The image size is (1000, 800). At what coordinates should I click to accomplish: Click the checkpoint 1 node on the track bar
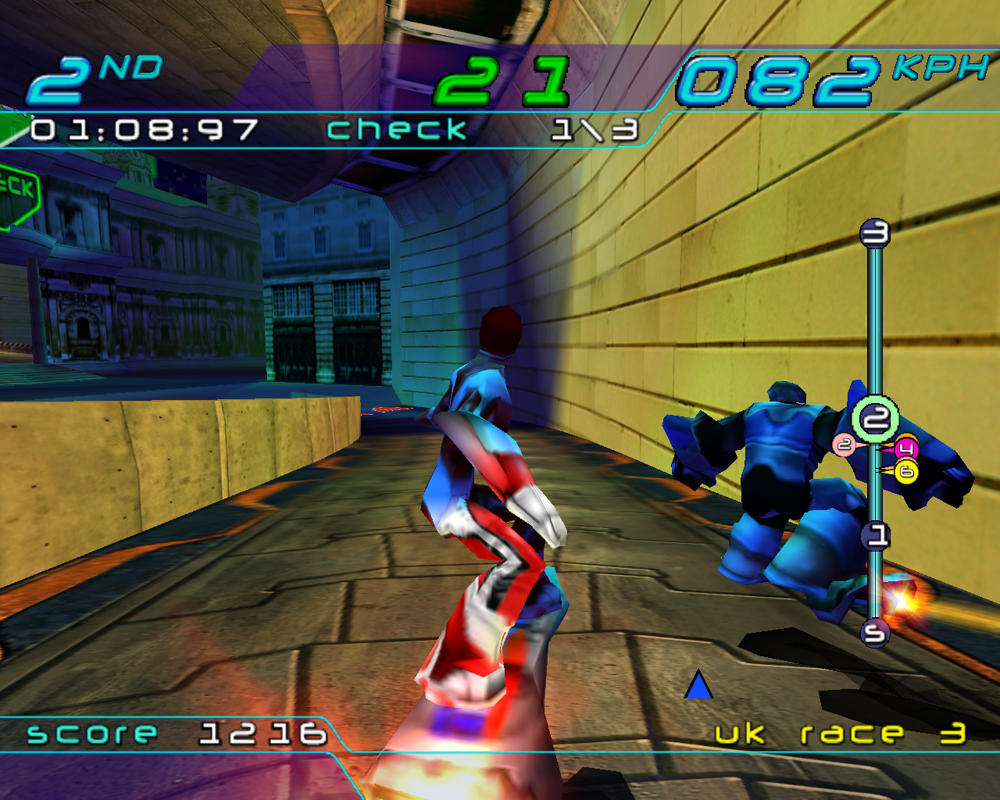click(876, 536)
